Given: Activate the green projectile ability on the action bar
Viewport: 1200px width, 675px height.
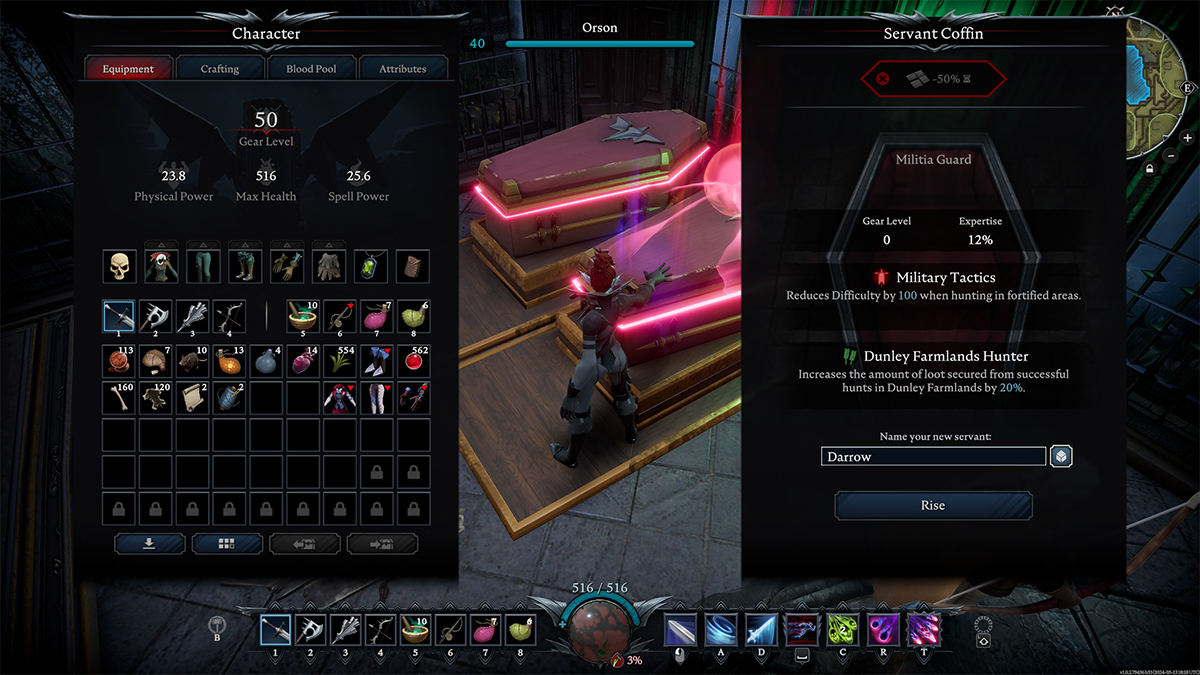Looking at the screenshot, I should (841, 631).
